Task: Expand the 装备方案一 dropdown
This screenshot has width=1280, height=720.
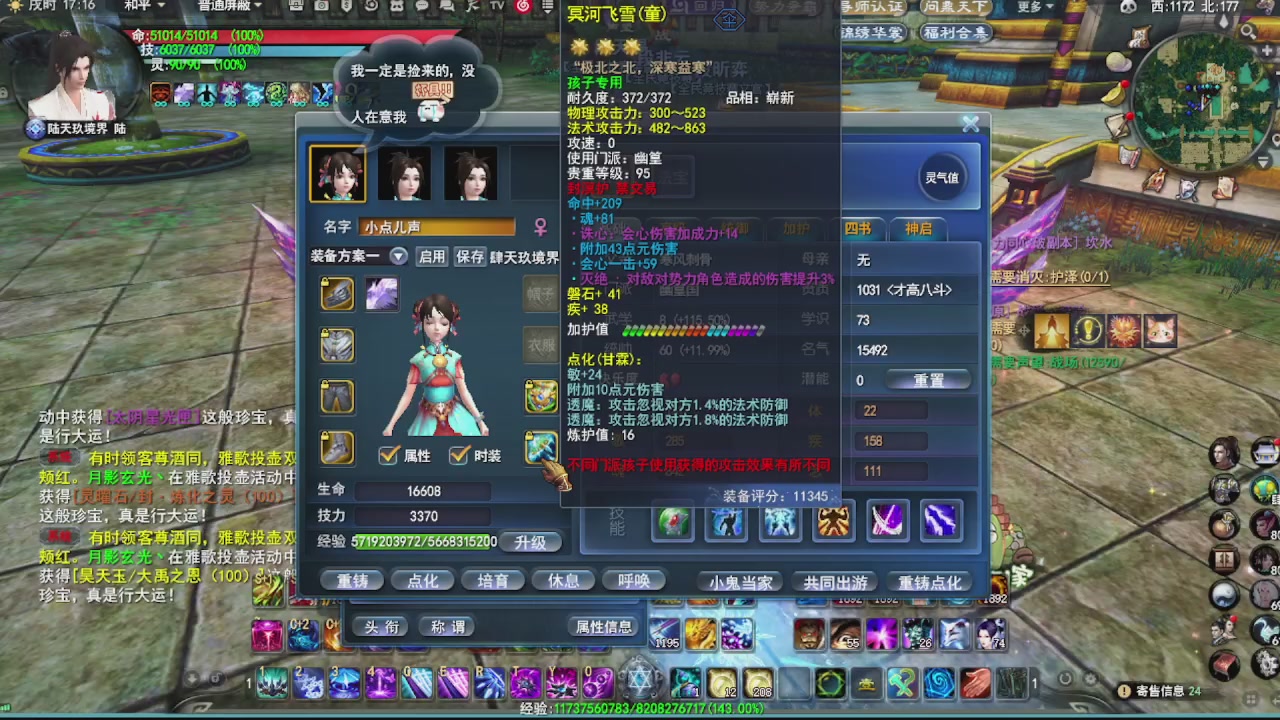Action: (x=397, y=257)
